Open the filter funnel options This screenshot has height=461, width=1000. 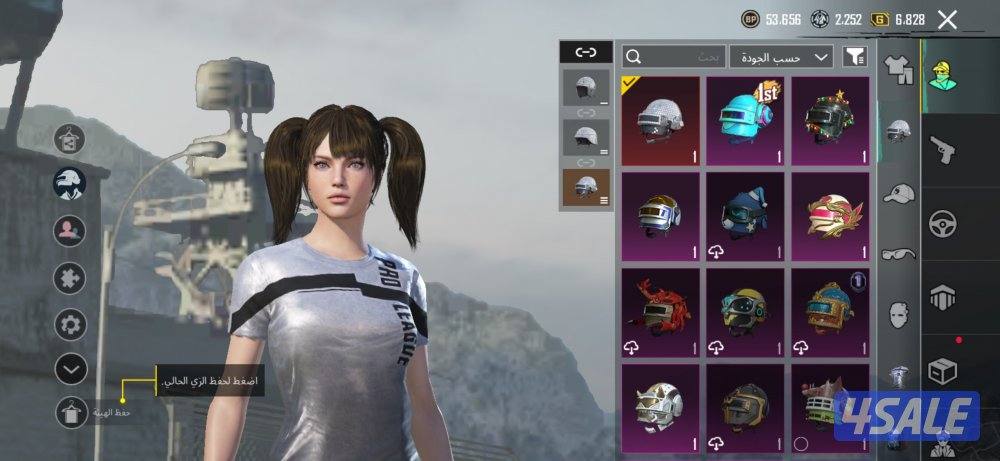tap(855, 57)
